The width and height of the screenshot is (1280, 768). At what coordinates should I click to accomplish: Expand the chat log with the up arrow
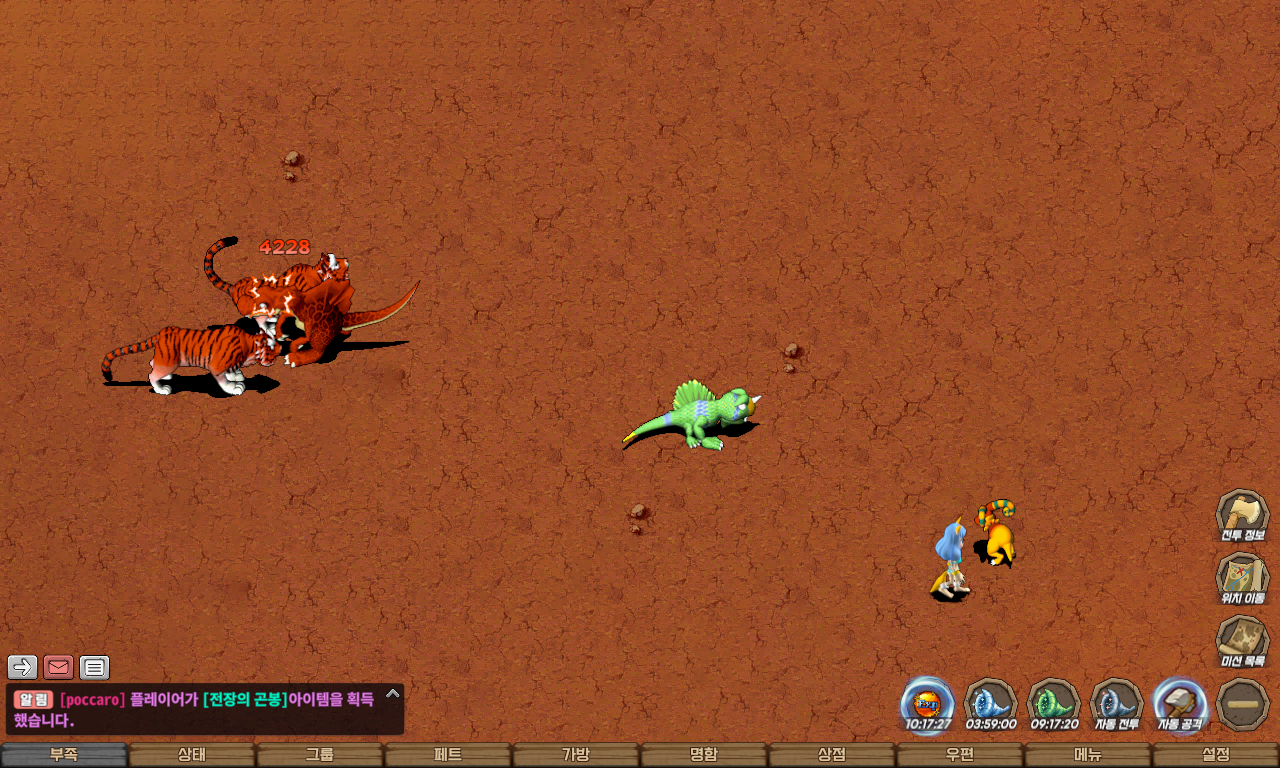pos(393,693)
